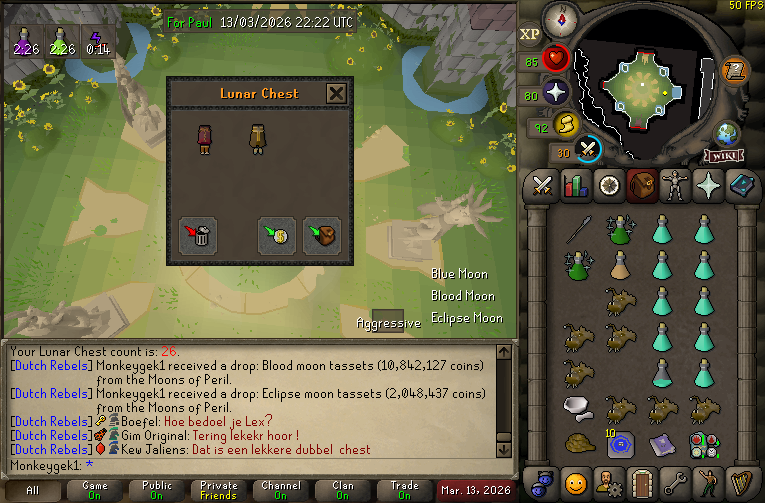This screenshot has height=503, width=765.
Task: Switch to the Prayer tab
Action: (x=707, y=185)
